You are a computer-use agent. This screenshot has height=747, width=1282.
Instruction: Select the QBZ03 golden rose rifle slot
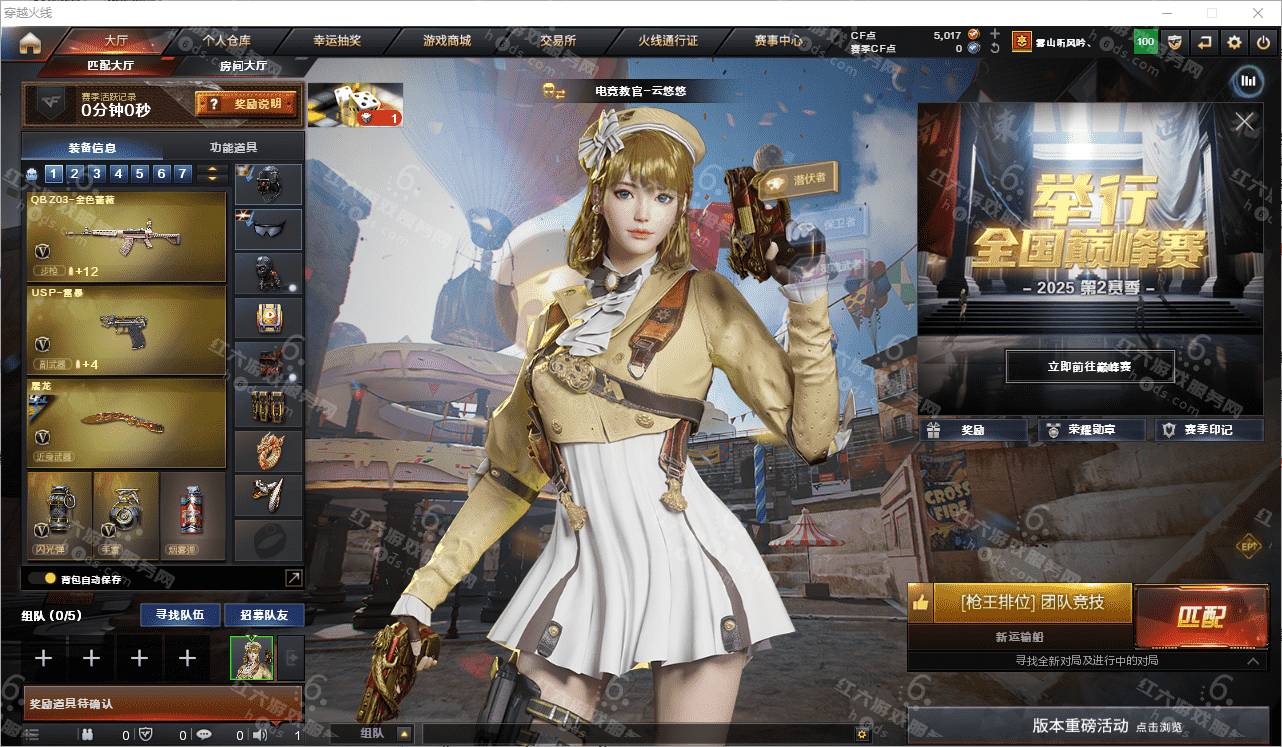(x=127, y=237)
